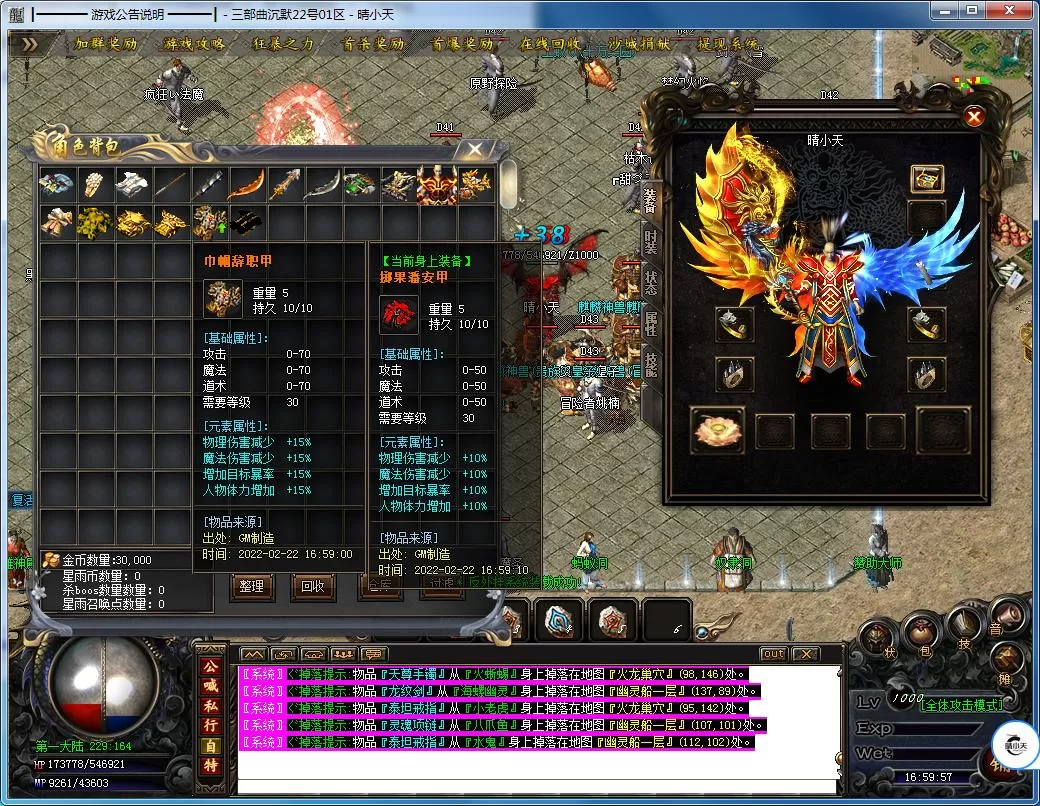The height and width of the screenshot is (806, 1040).
Task: Click the 回收 recycle button
Action: [313, 586]
